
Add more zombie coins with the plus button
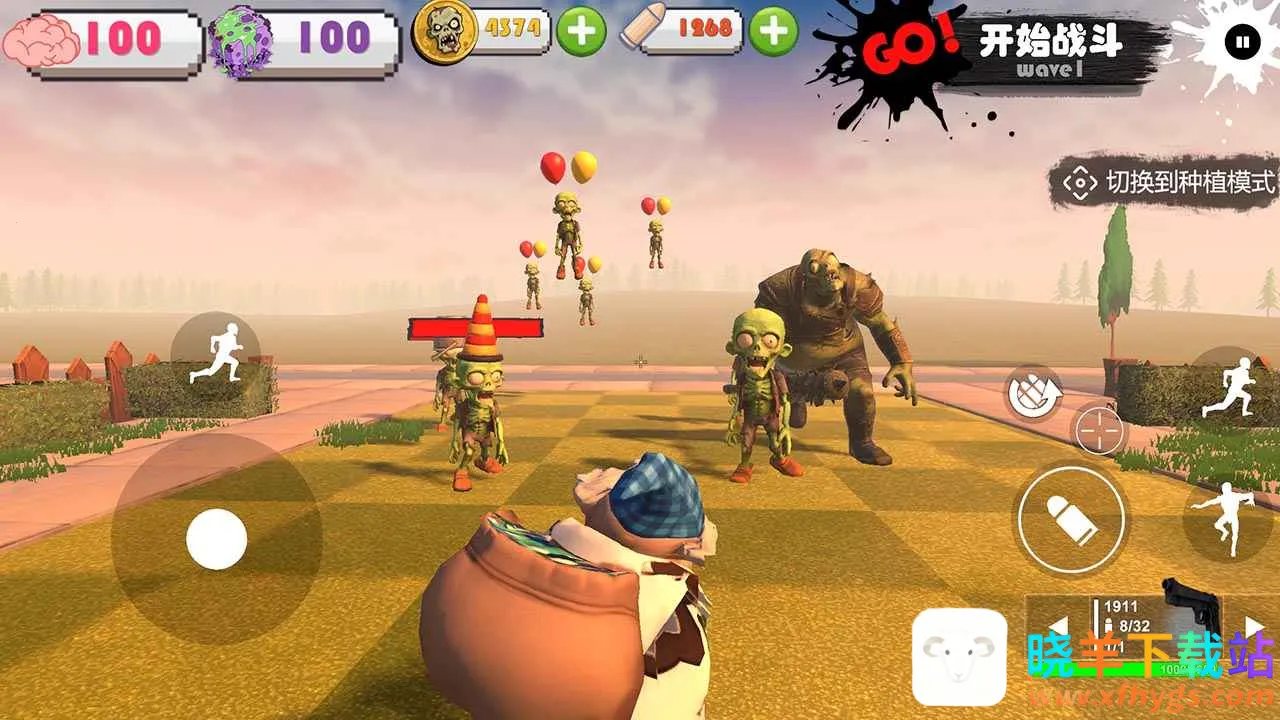coord(581,31)
